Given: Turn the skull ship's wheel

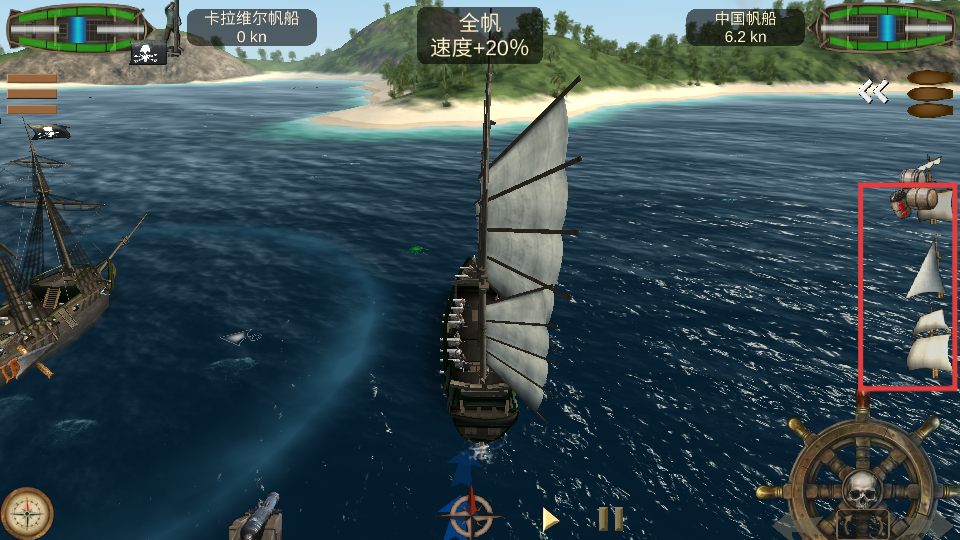Looking at the screenshot, I should click(862, 481).
